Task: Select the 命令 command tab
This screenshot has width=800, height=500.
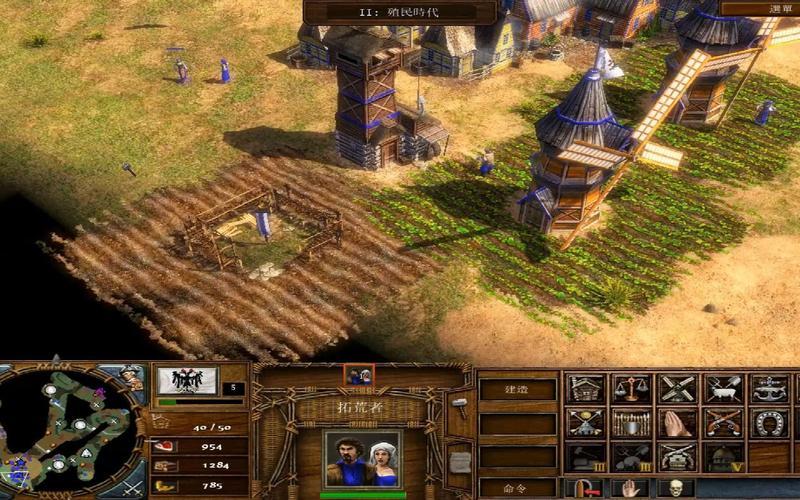Action: (516, 488)
